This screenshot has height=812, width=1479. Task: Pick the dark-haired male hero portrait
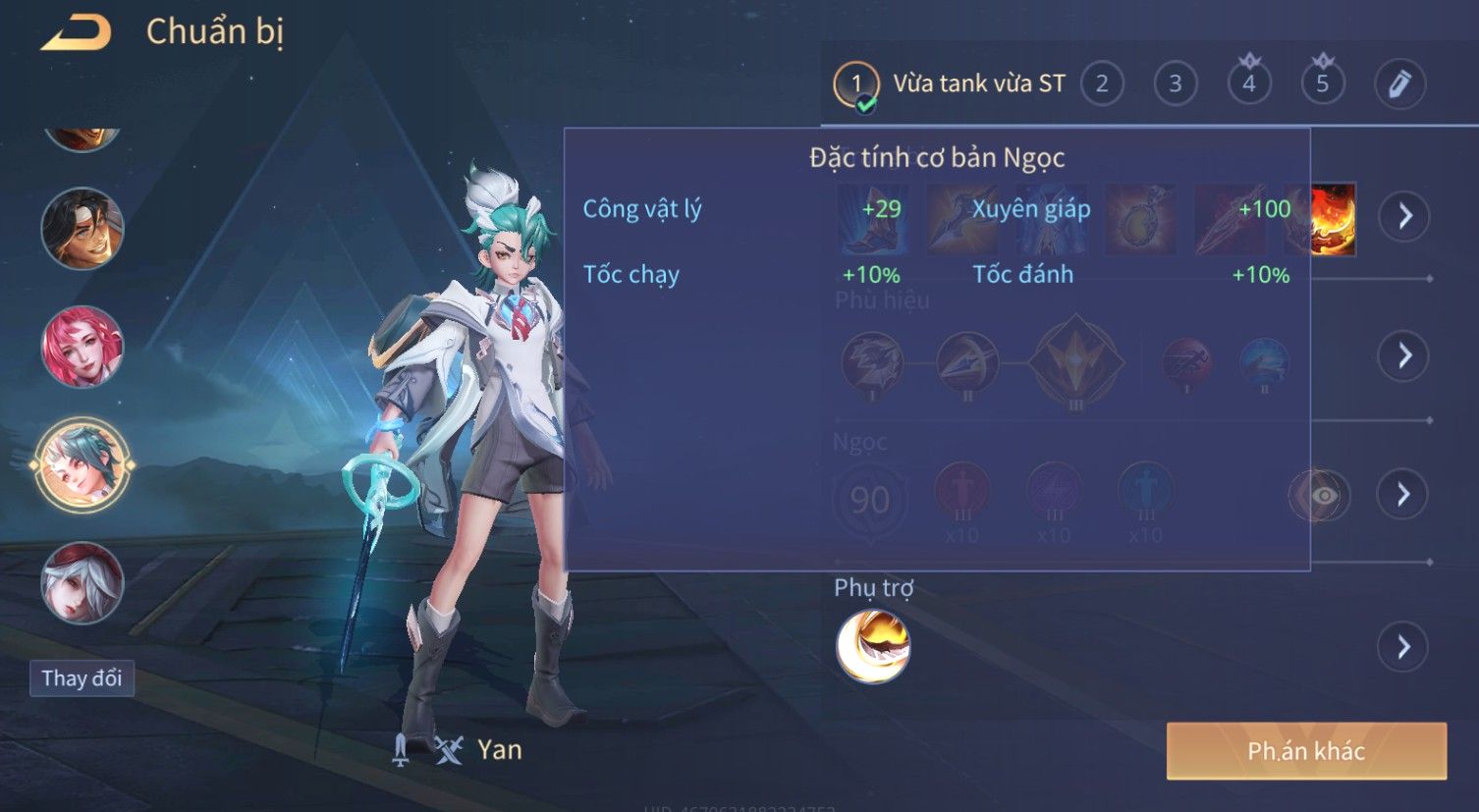pos(82,229)
